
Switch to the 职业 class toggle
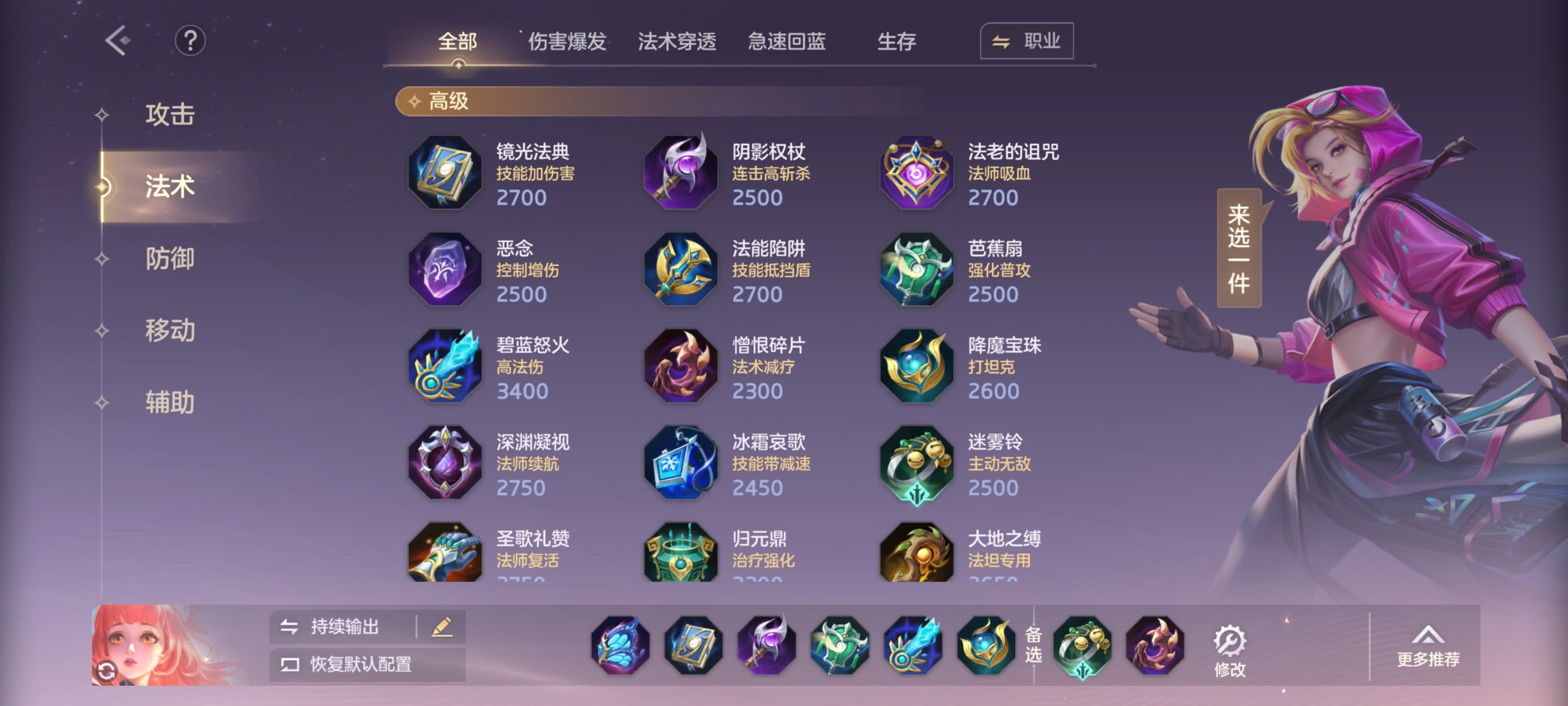click(x=1026, y=41)
